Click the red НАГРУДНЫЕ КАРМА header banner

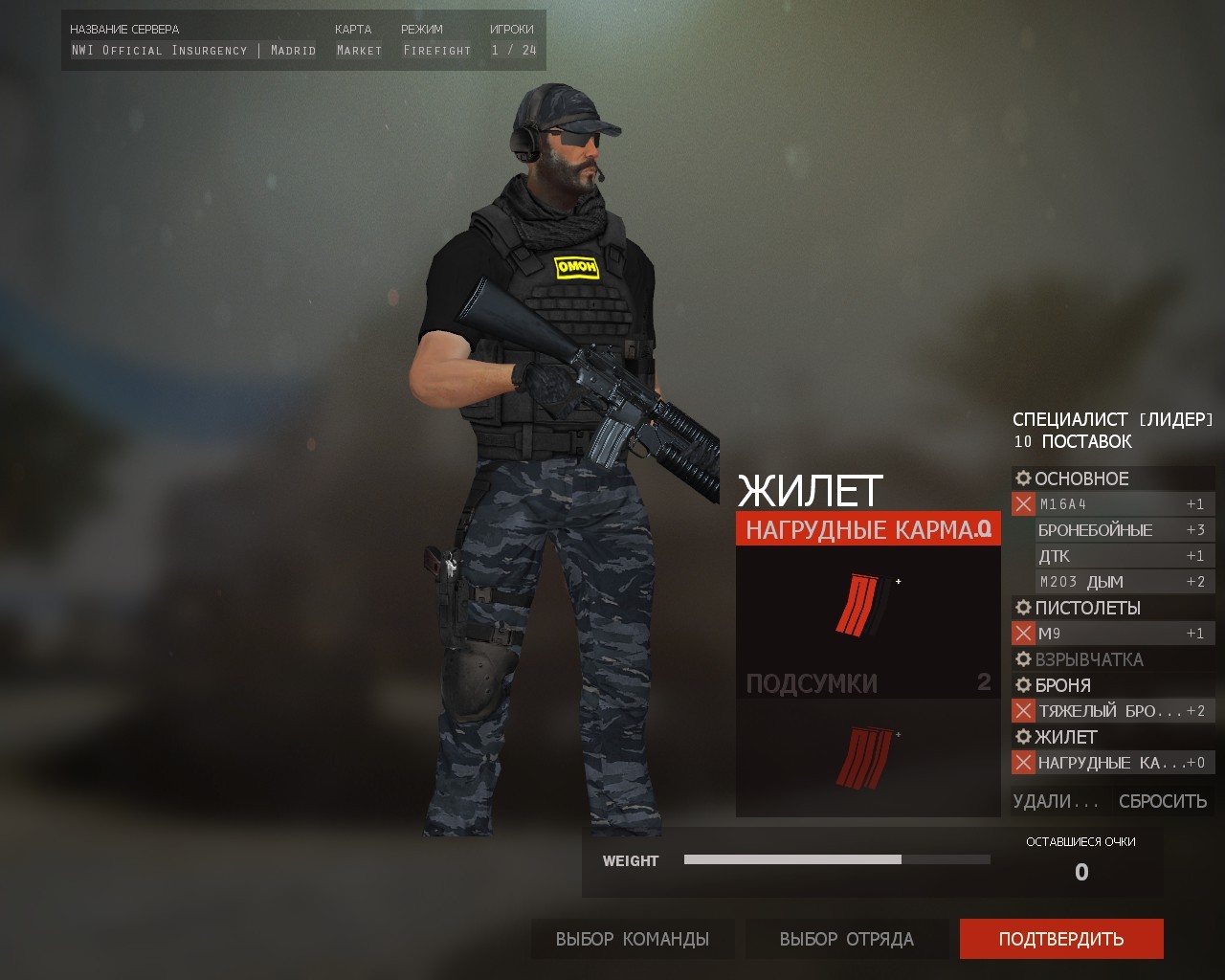(866, 527)
